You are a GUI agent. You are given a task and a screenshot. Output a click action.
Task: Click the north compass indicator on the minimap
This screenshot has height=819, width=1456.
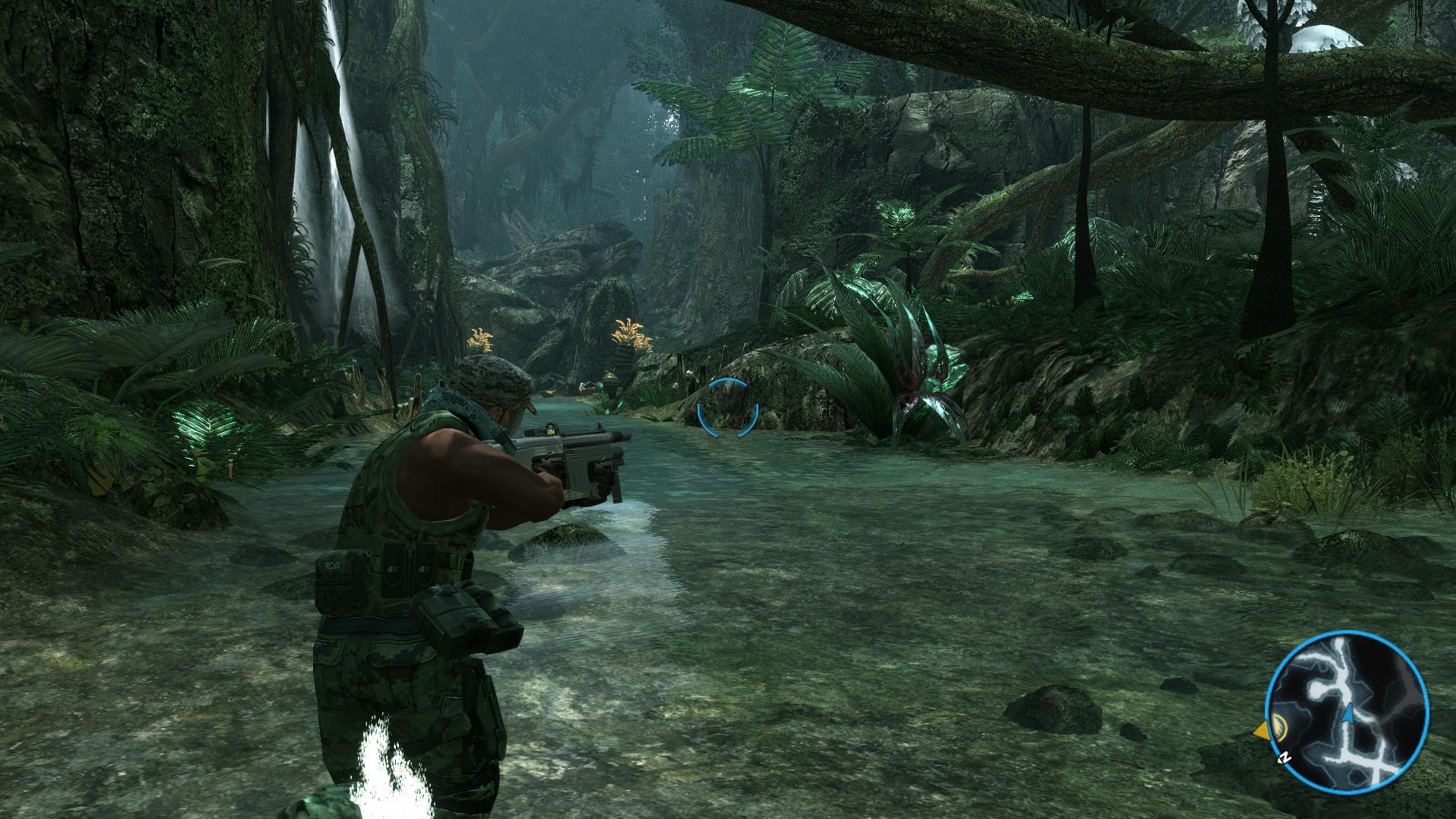point(1284,758)
